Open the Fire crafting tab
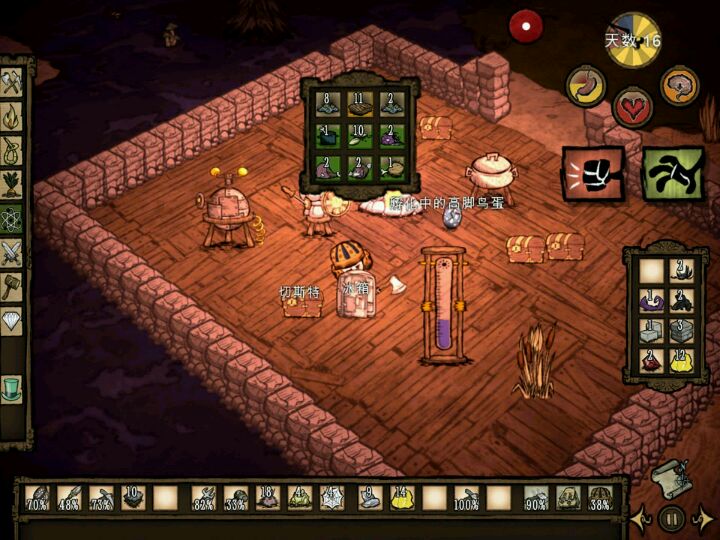The image size is (720, 540). pos(12,118)
